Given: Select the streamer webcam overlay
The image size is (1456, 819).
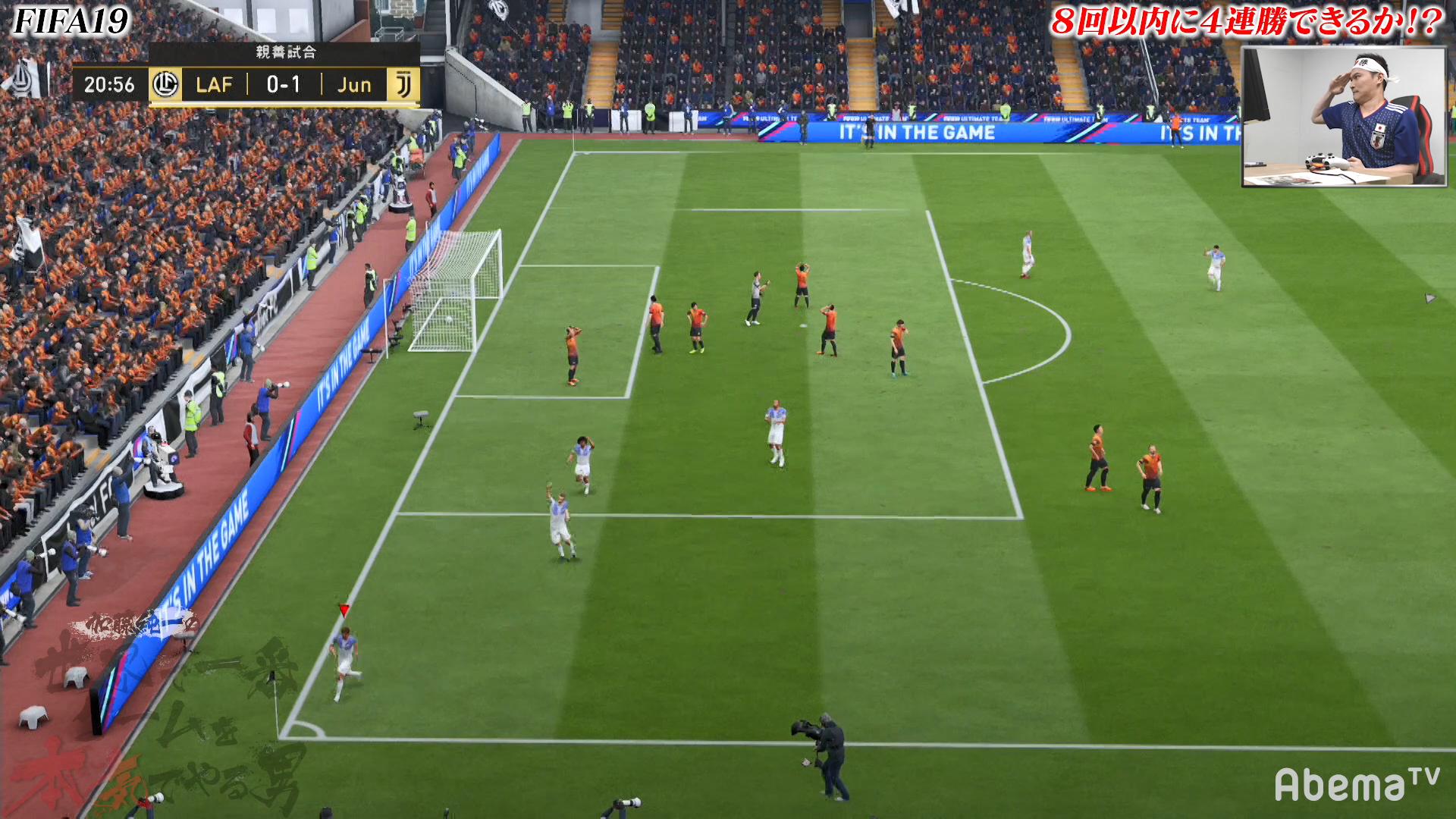Looking at the screenshot, I should 1344,117.
